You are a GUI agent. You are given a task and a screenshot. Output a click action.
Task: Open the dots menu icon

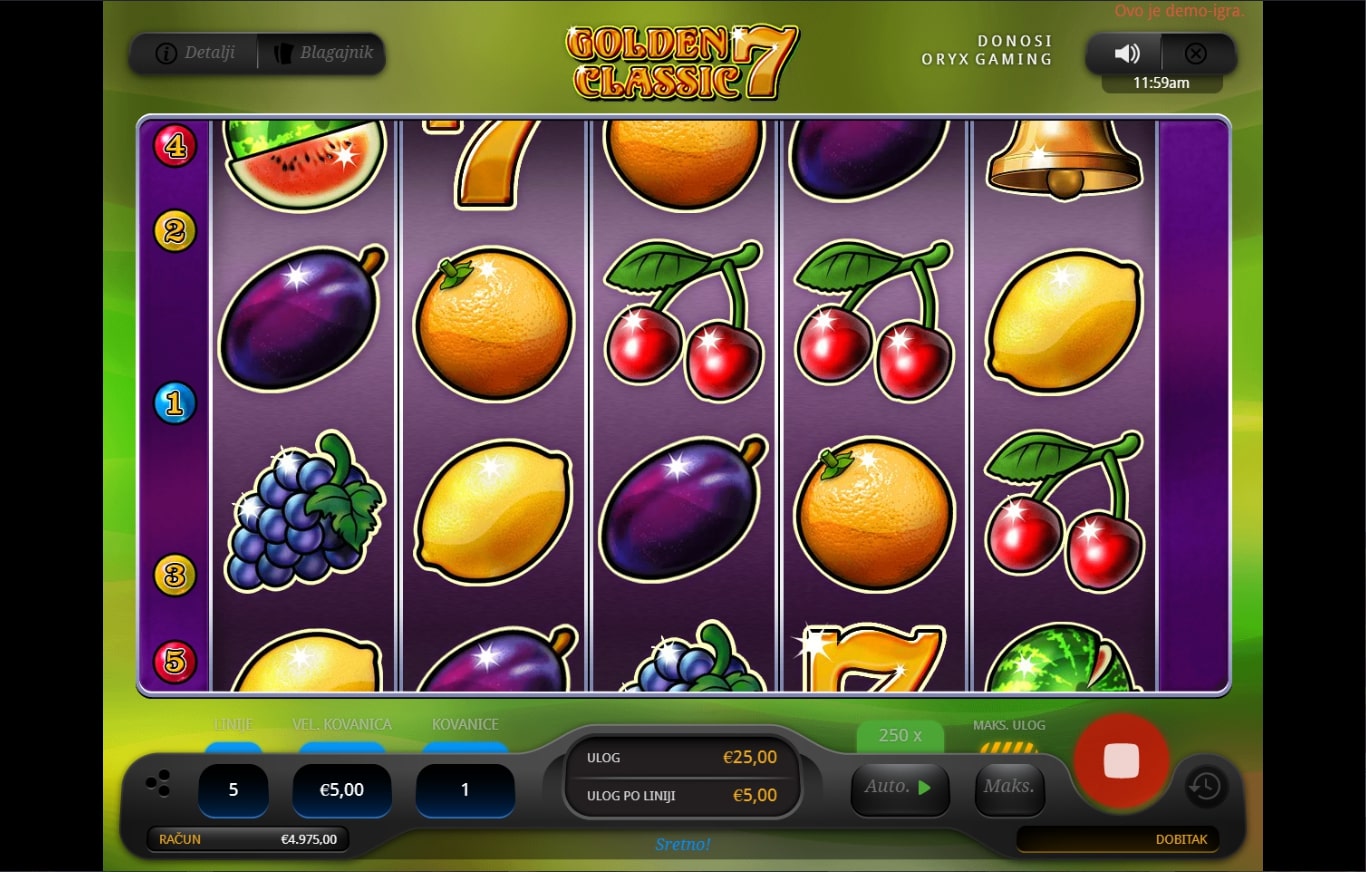pos(158,784)
